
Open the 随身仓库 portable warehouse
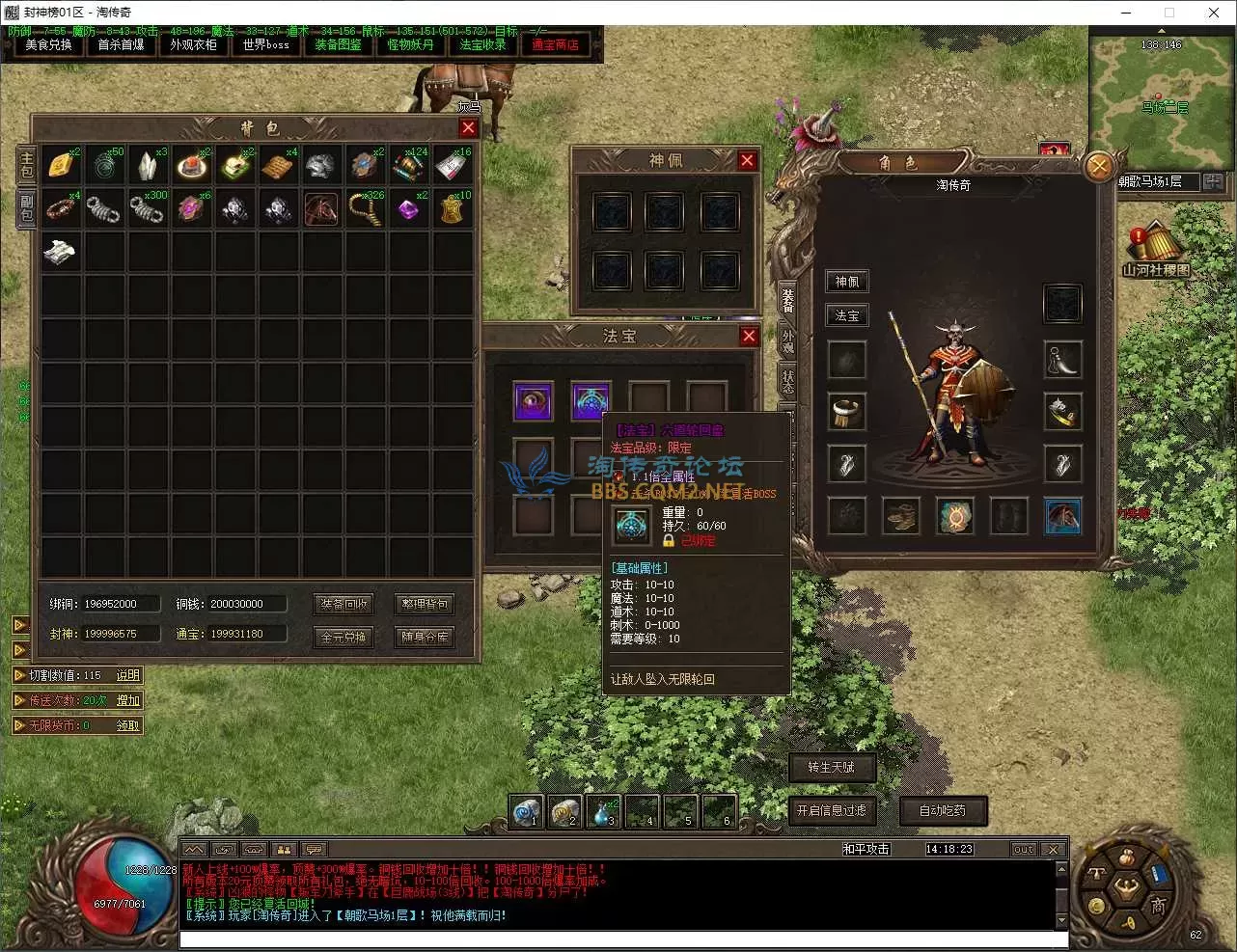pyautogui.click(x=425, y=637)
